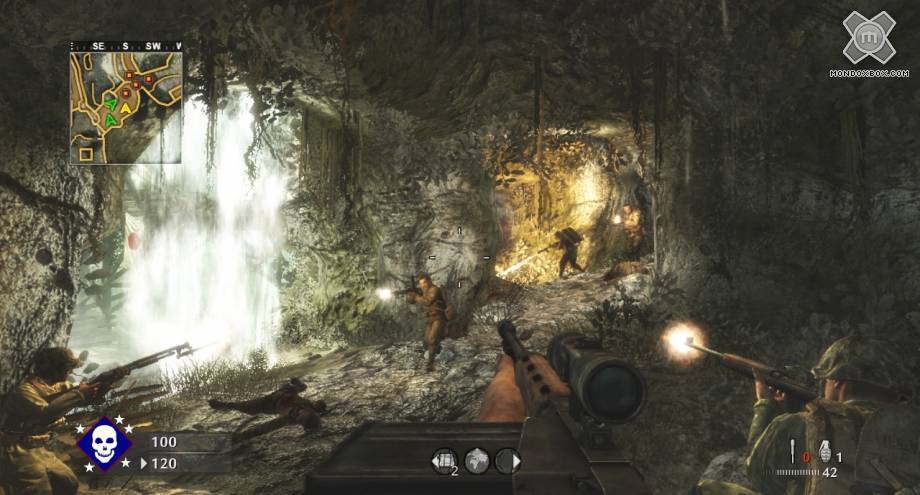Select the compass heading strip above the minimap
The width and height of the screenshot is (920, 495).
(x=126, y=46)
